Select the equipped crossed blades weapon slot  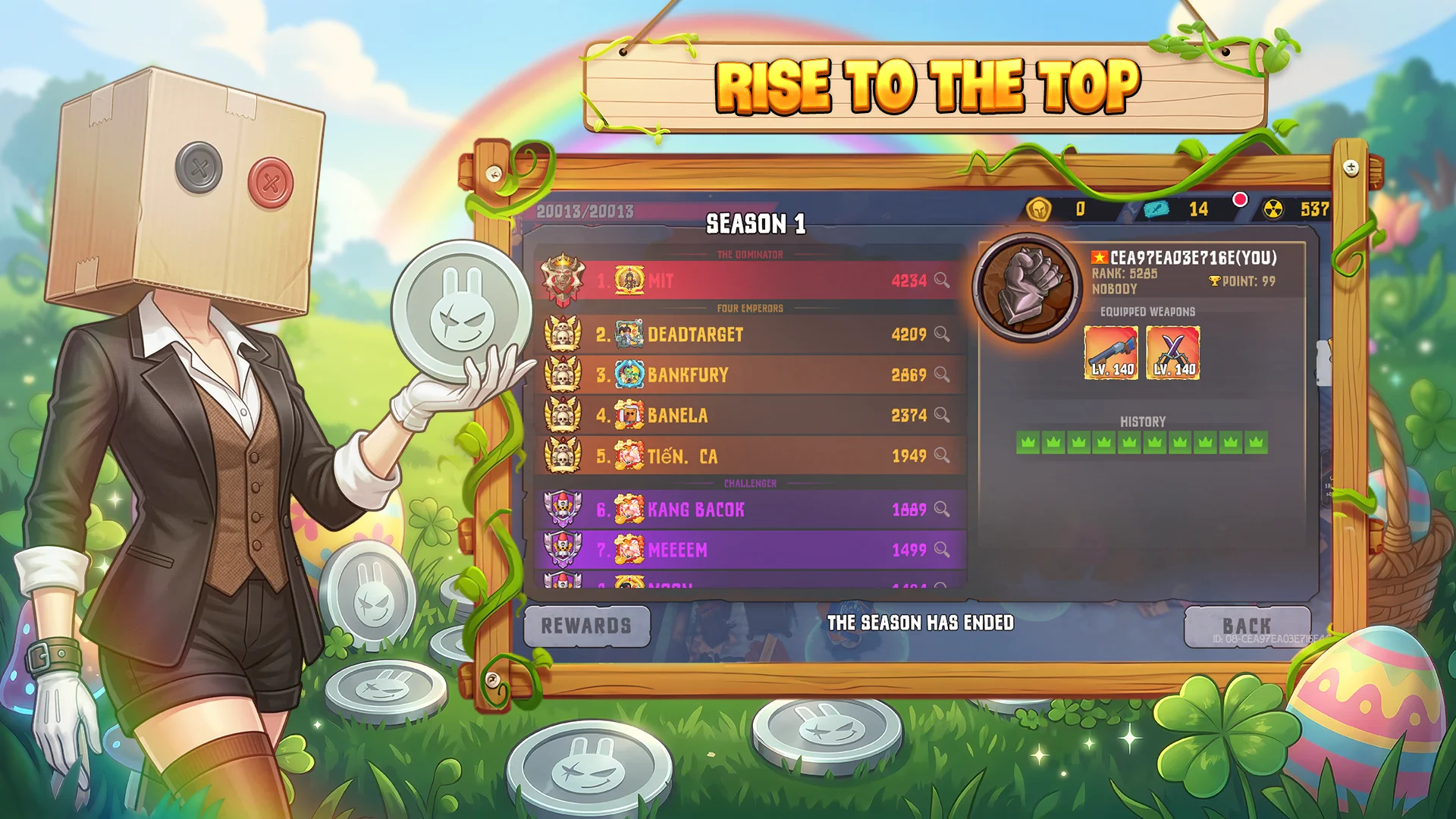1173,353
